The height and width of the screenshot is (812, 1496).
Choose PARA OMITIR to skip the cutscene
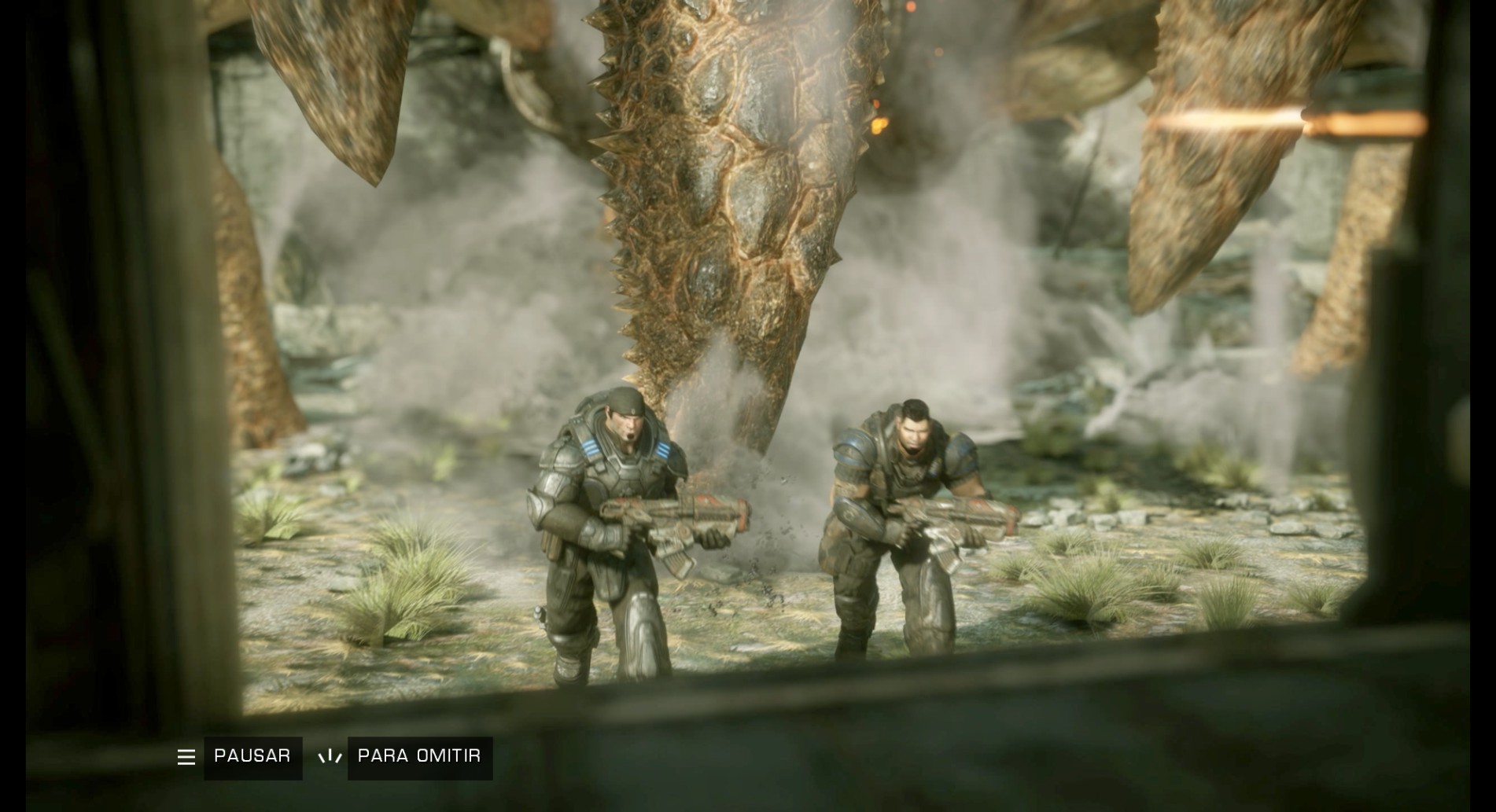pyautogui.click(x=419, y=757)
